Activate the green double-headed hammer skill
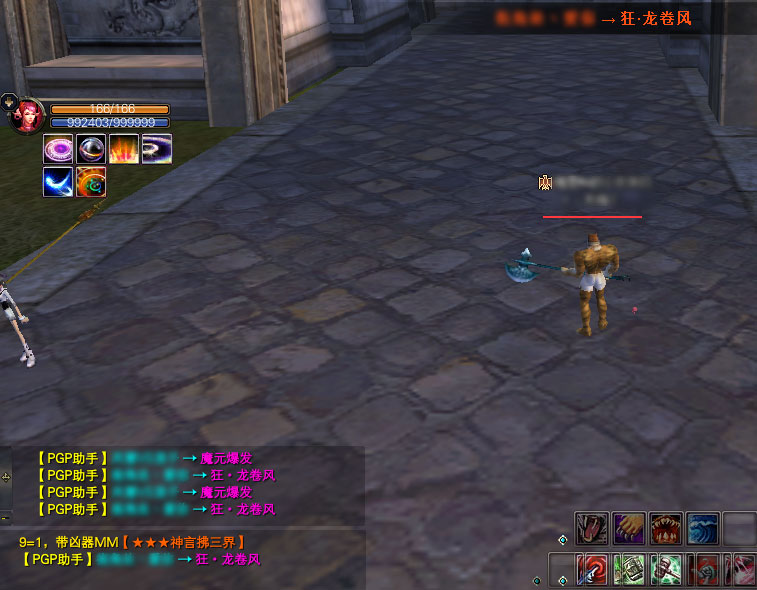Screen dimensions: 757x590 coord(630,569)
